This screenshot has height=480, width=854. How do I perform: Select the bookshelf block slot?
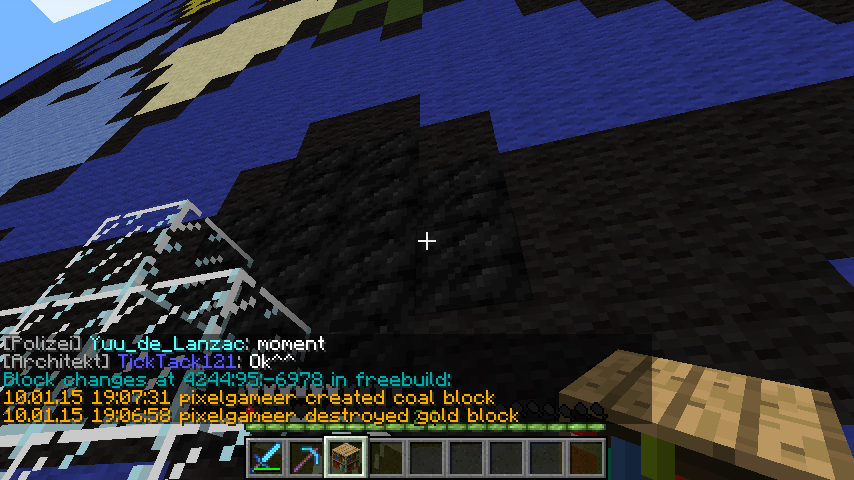pos(347,457)
